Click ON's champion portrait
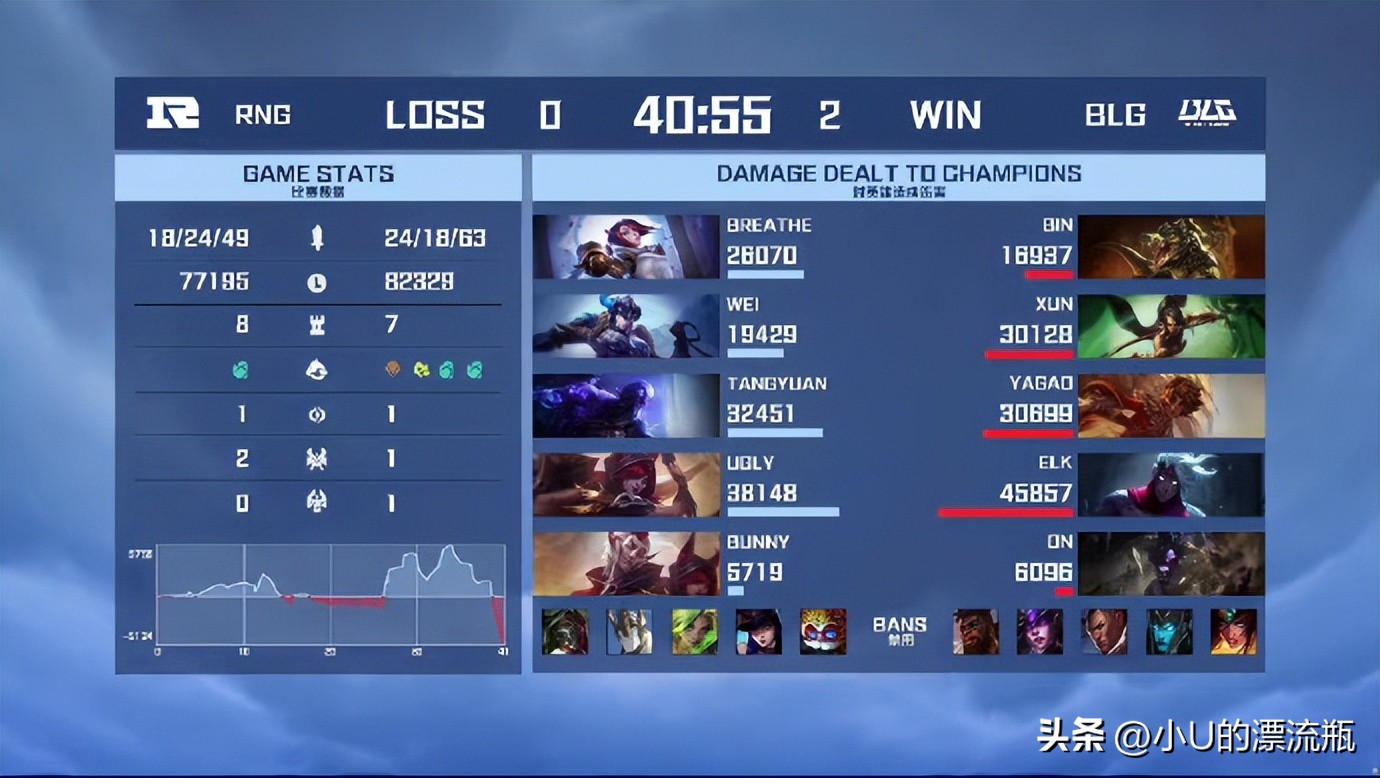Screen dimensions: 1380x778 point(1171,564)
